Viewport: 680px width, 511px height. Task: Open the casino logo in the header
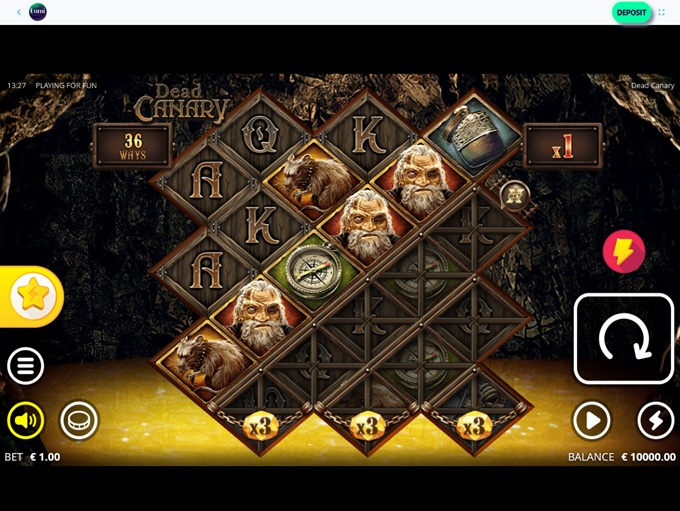(38, 12)
